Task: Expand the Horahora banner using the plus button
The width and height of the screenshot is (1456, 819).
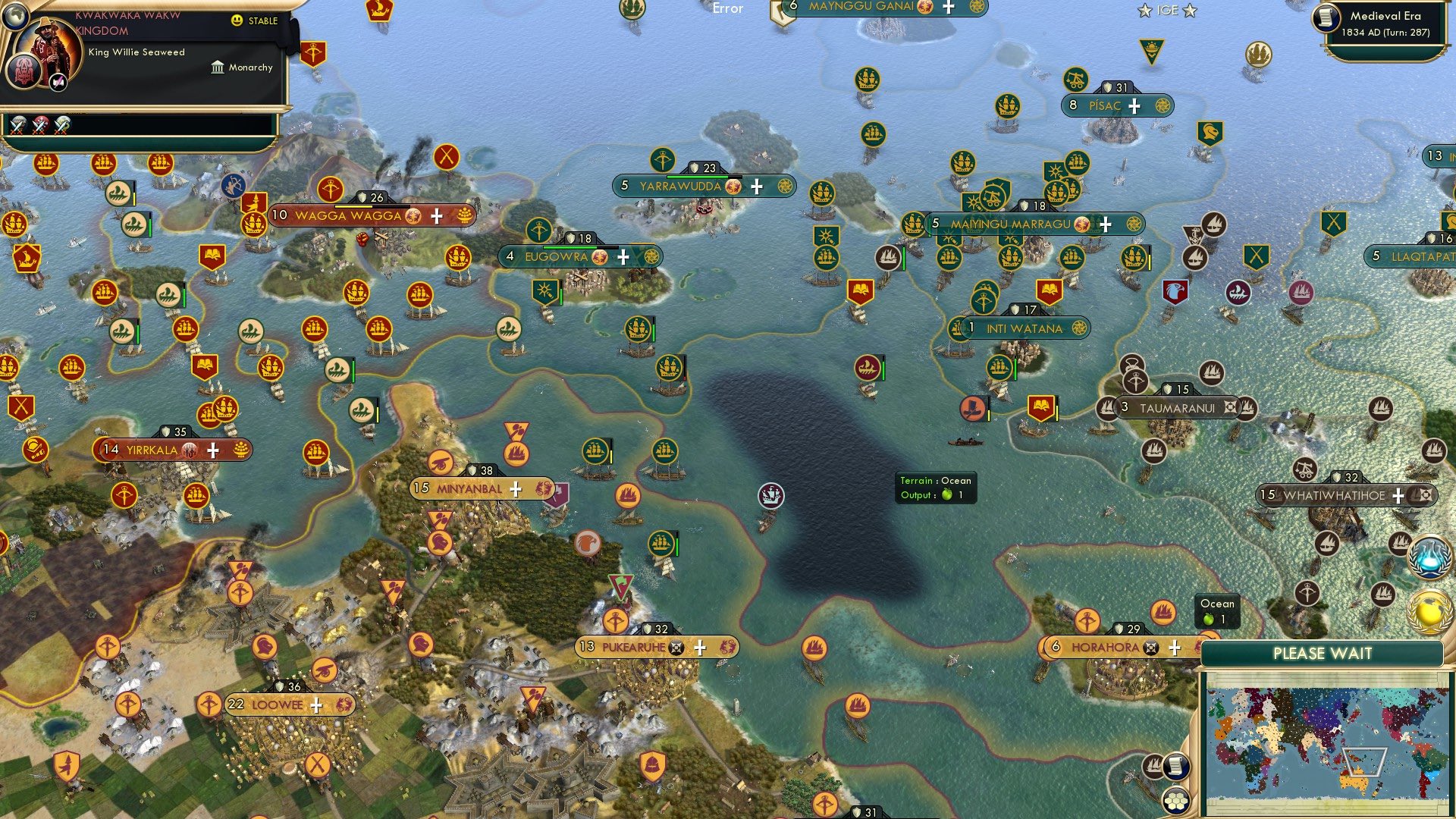Action: (1175, 648)
